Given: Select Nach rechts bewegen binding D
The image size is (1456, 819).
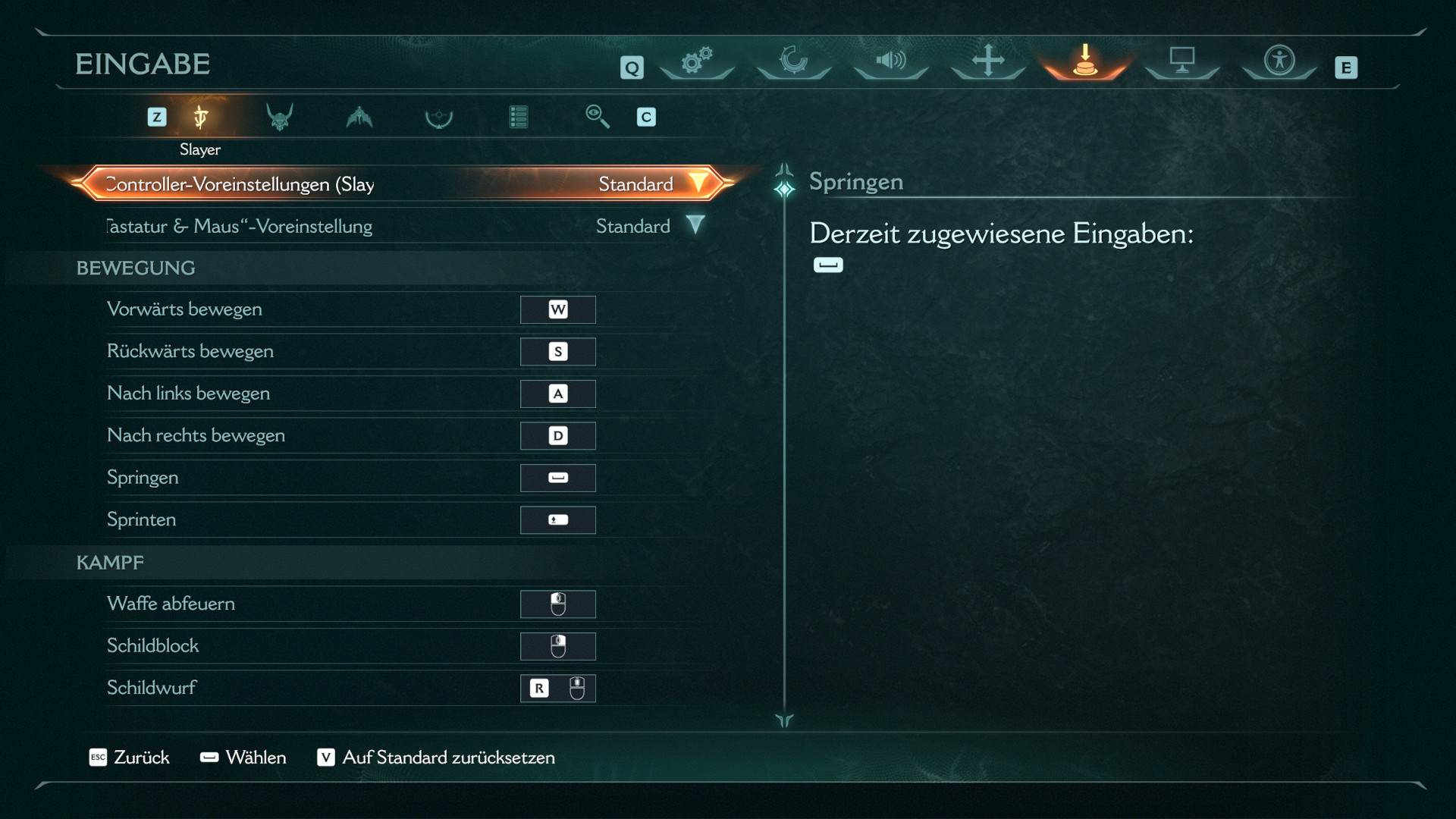Looking at the screenshot, I should click(558, 436).
